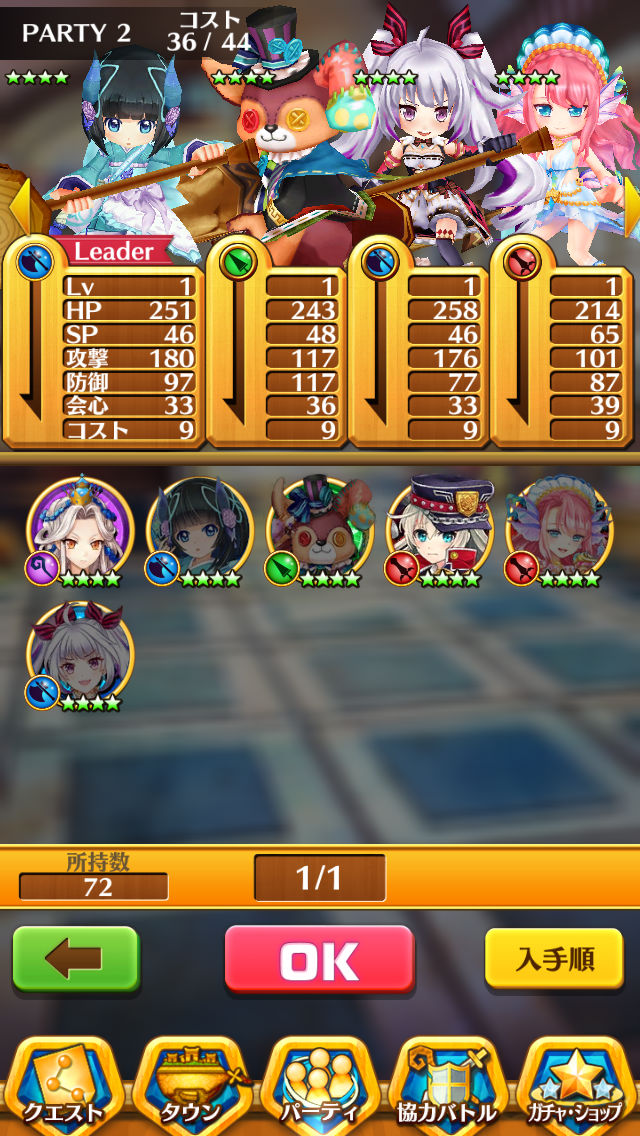Change sort order via 入手順 button
The width and height of the screenshot is (640, 1136).
pyautogui.click(x=554, y=960)
